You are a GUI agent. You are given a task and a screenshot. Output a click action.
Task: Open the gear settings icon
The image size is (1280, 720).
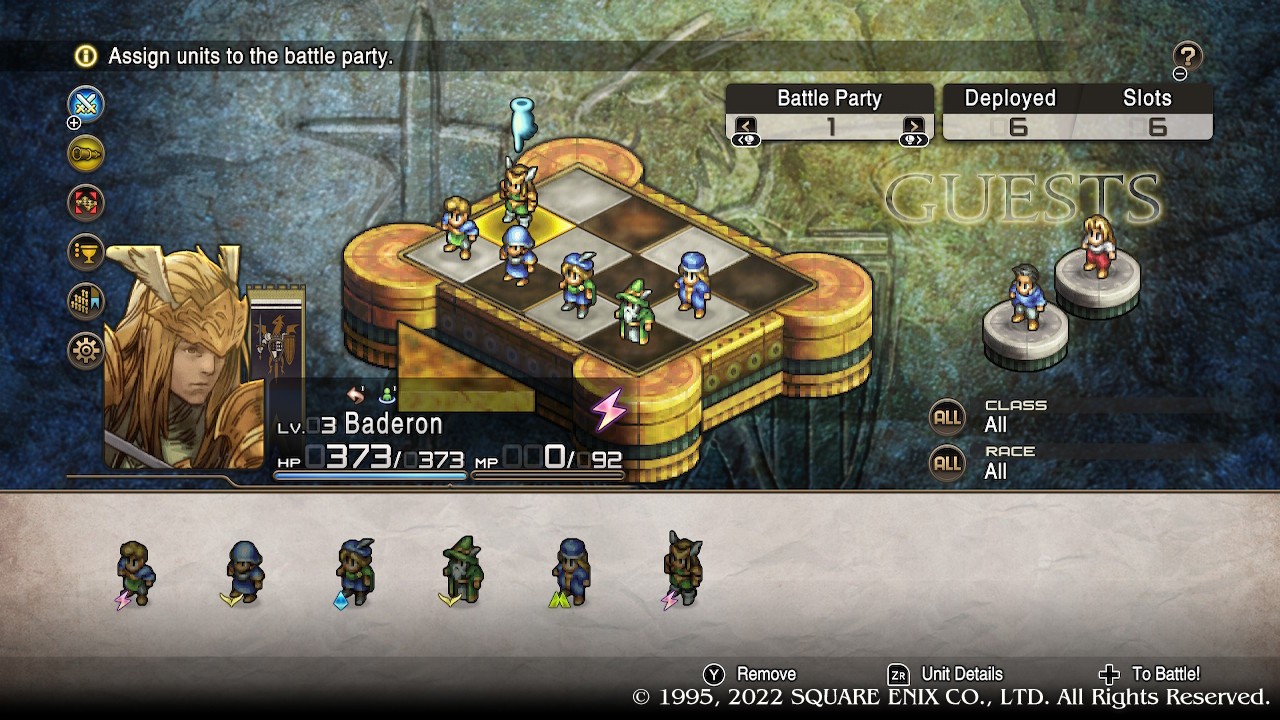86,350
